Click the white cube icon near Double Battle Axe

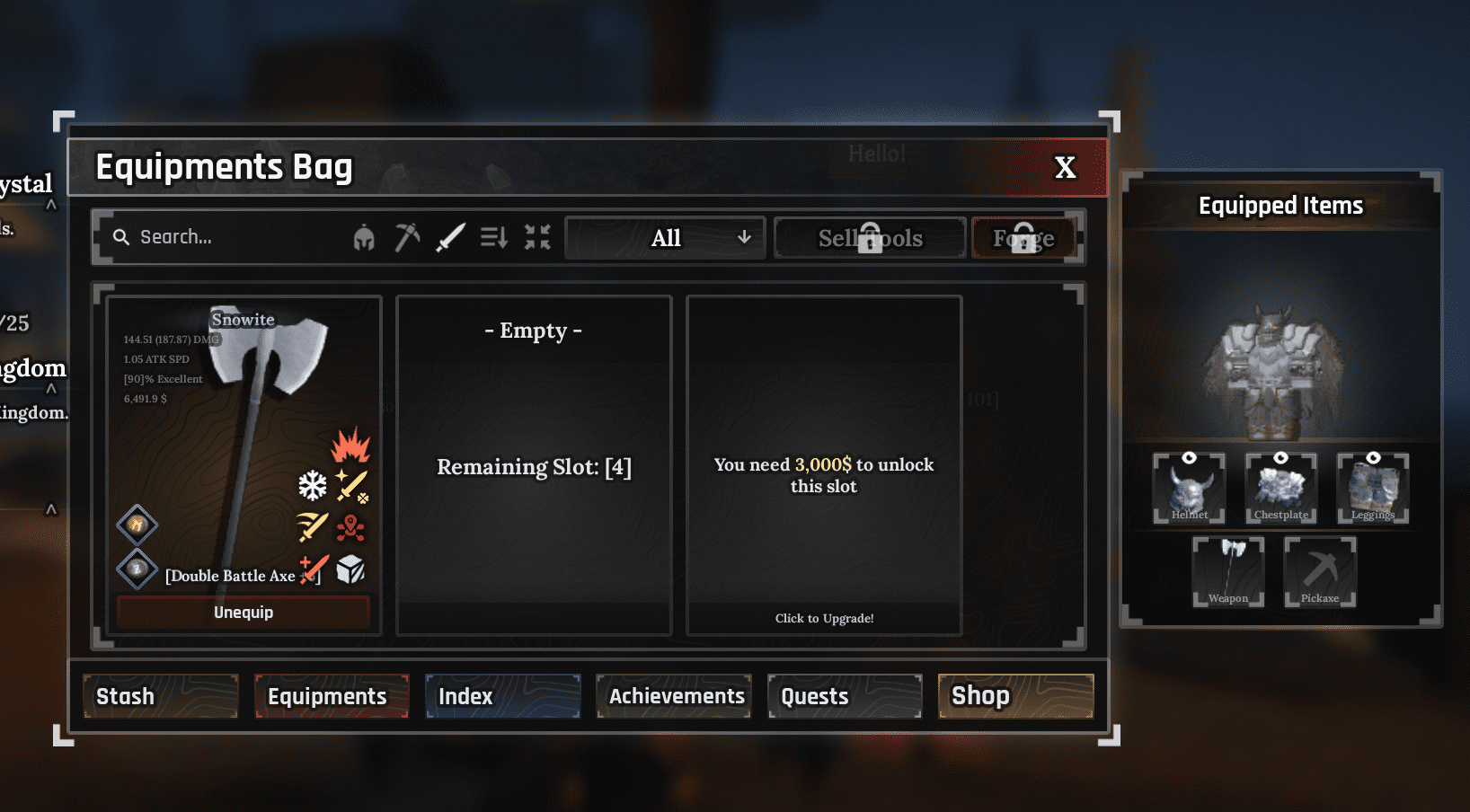coord(351,569)
